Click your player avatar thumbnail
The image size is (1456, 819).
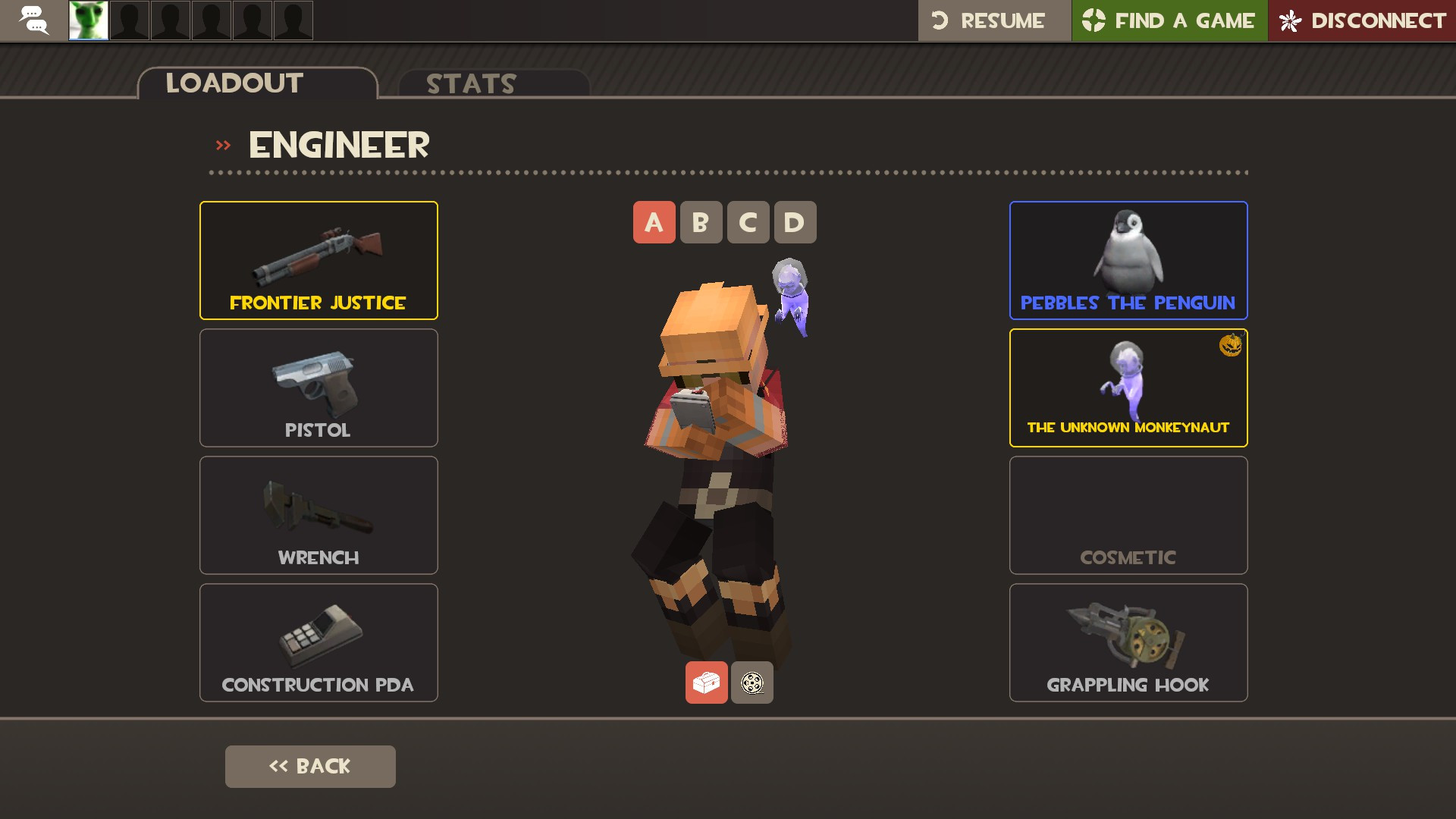88,20
